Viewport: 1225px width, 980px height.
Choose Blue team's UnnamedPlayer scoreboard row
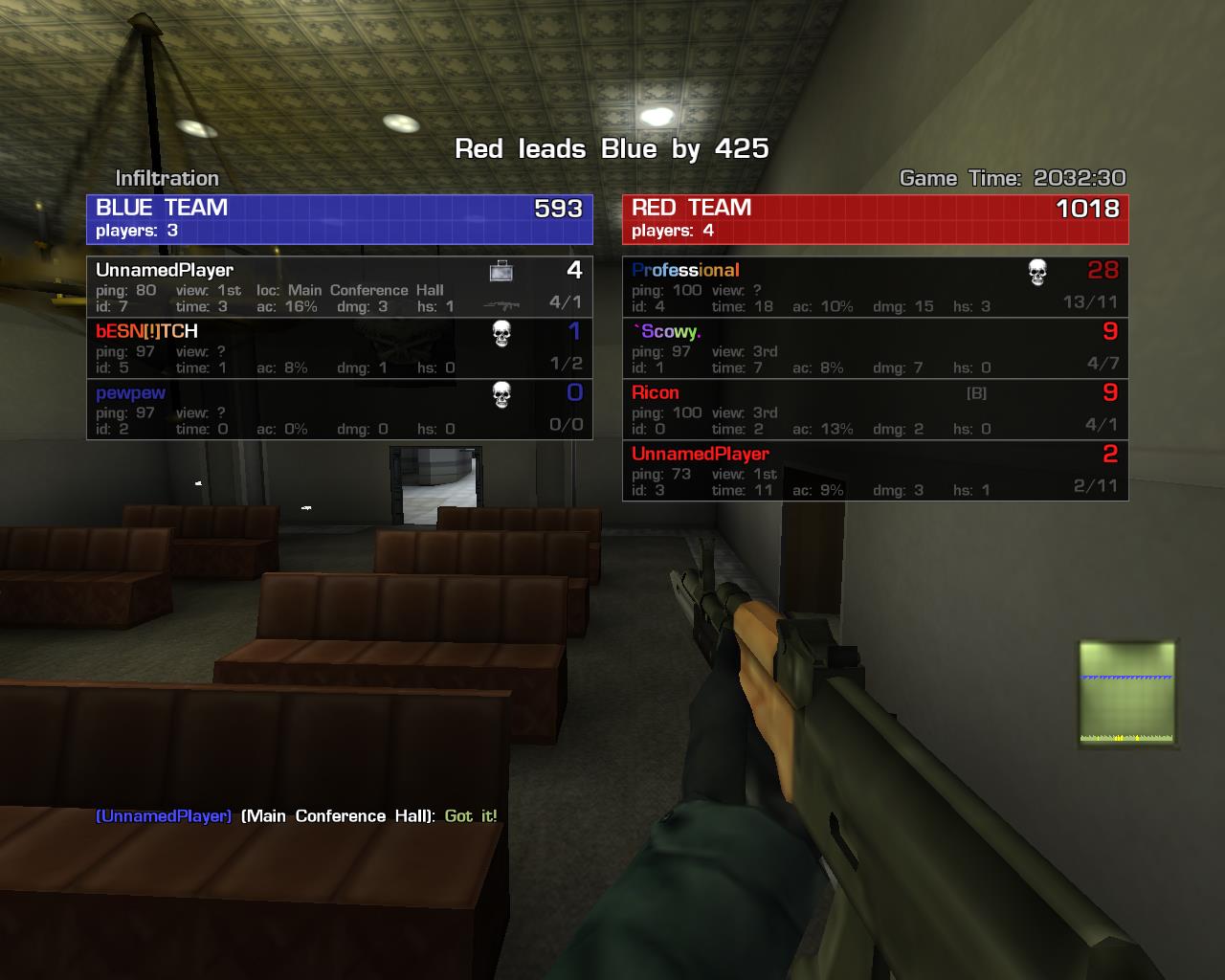pyautogui.click(x=340, y=287)
